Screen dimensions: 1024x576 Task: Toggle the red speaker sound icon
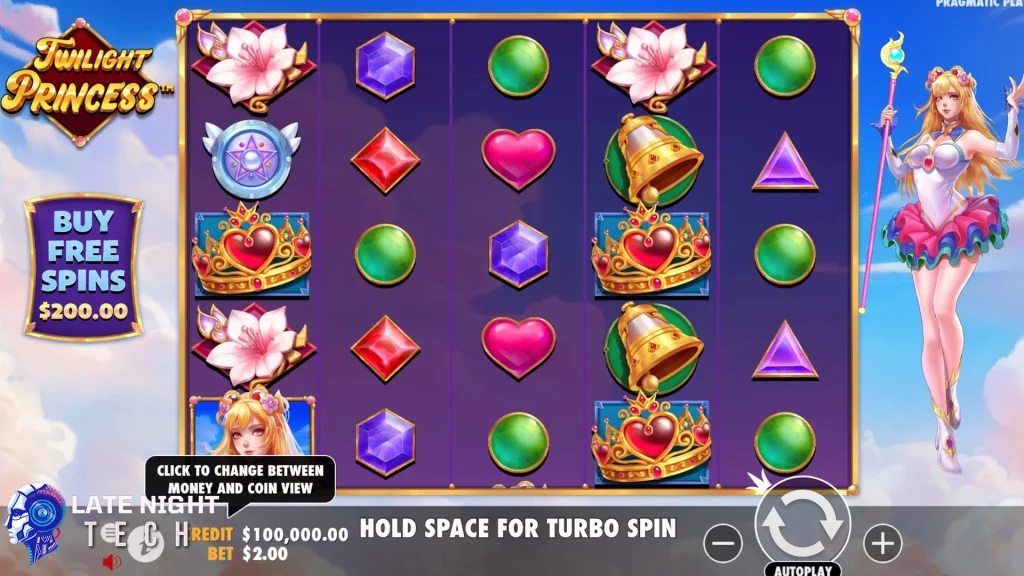click(x=112, y=561)
